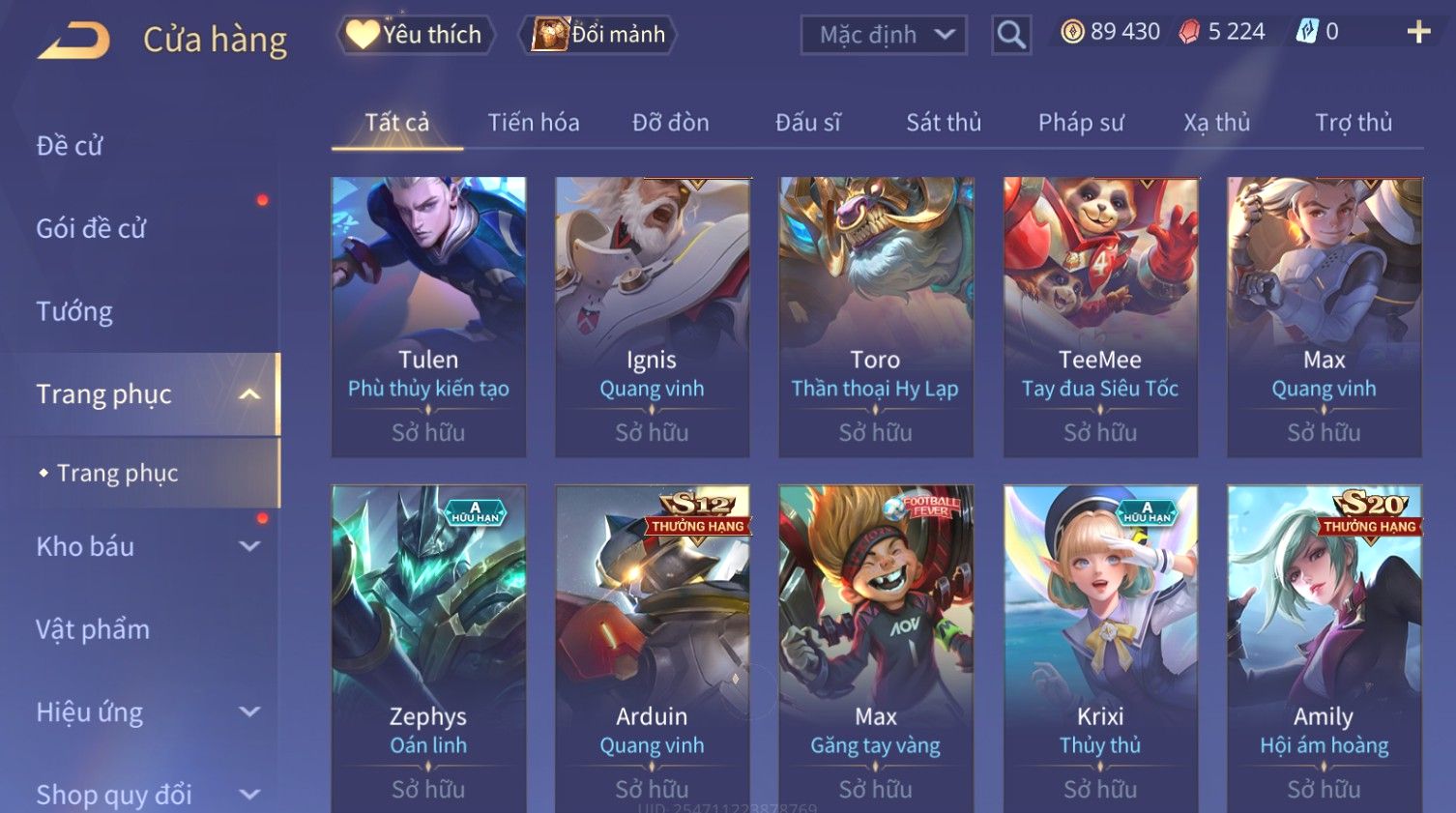Go back using the golden arrow button

click(x=73, y=41)
